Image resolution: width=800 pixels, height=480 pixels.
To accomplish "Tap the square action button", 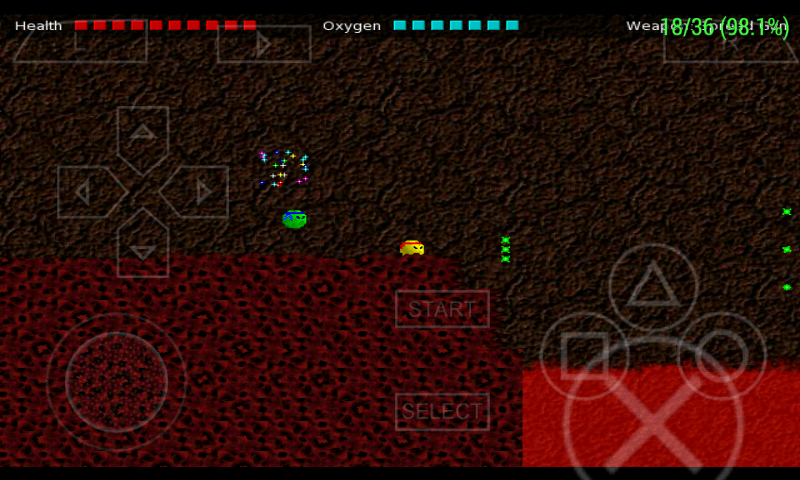I will 584,356.
